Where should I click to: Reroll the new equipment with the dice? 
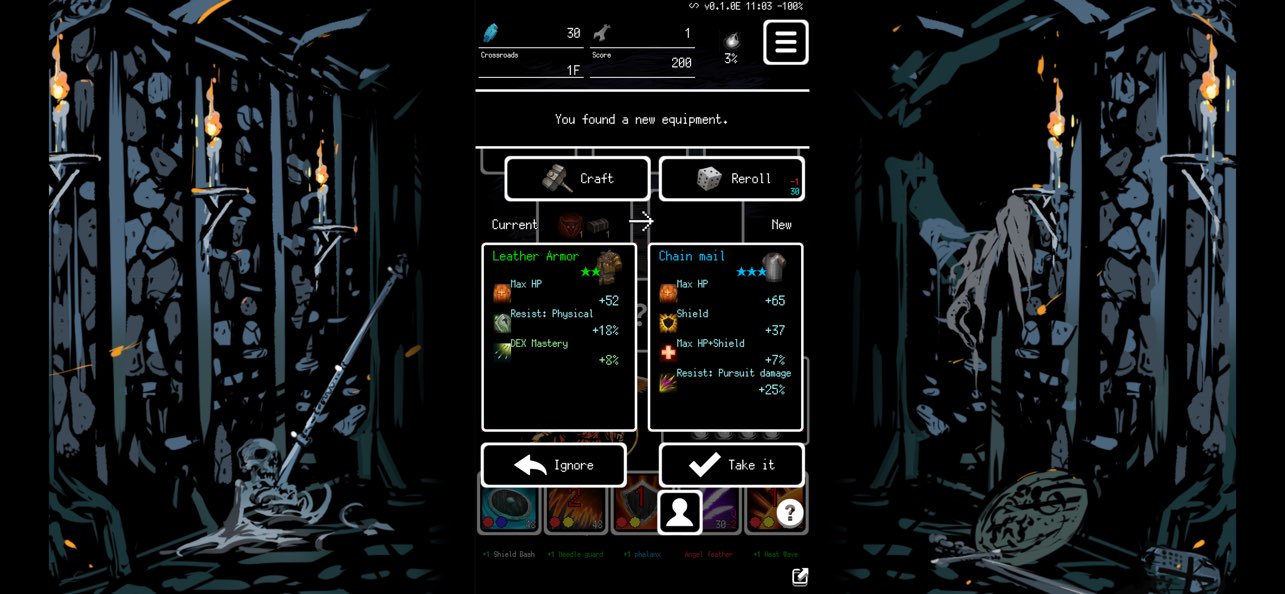click(x=732, y=179)
